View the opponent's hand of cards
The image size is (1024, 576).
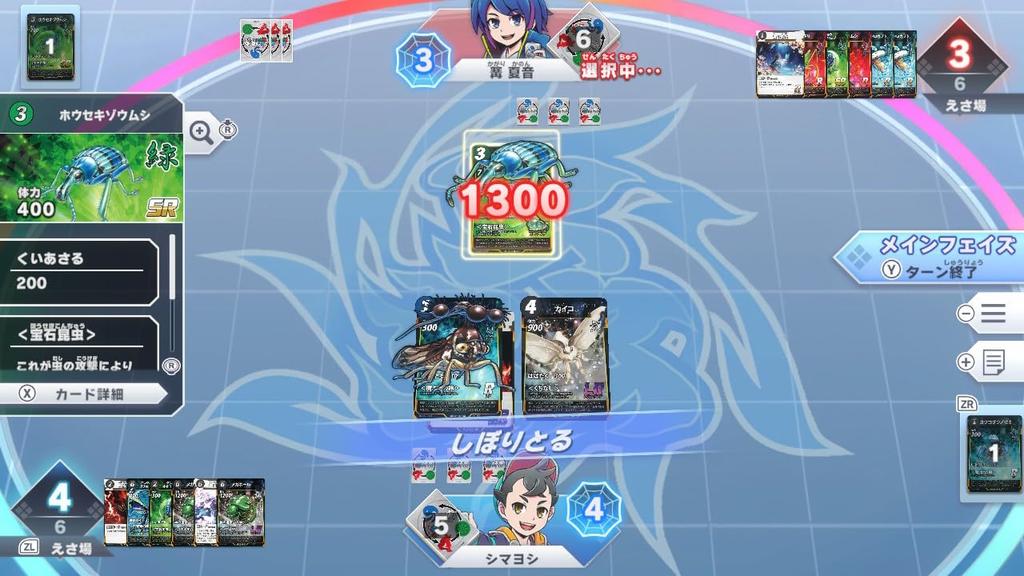coord(836,64)
